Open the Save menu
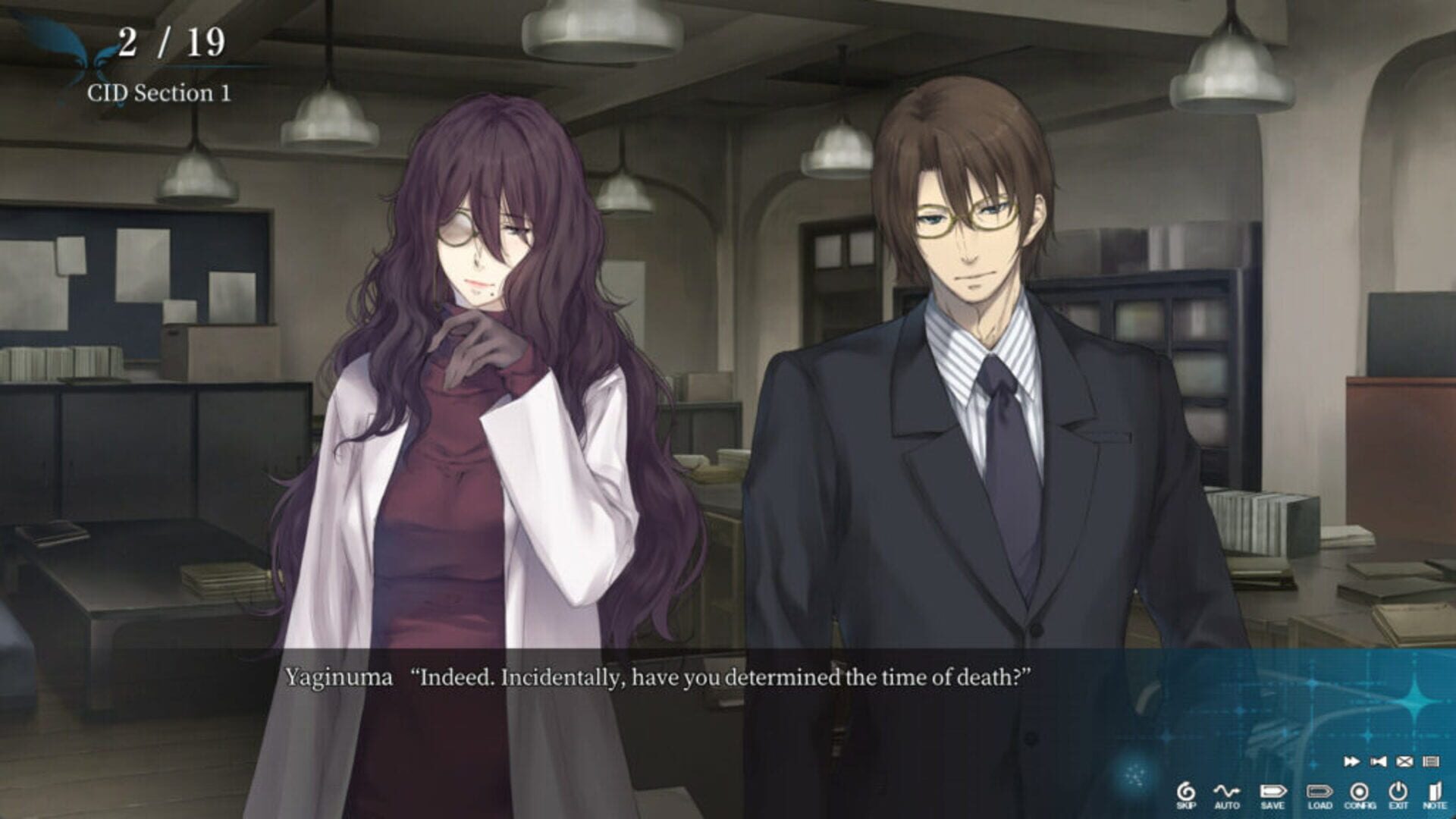The height and width of the screenshot is (819, 1456). (1272, 792)
